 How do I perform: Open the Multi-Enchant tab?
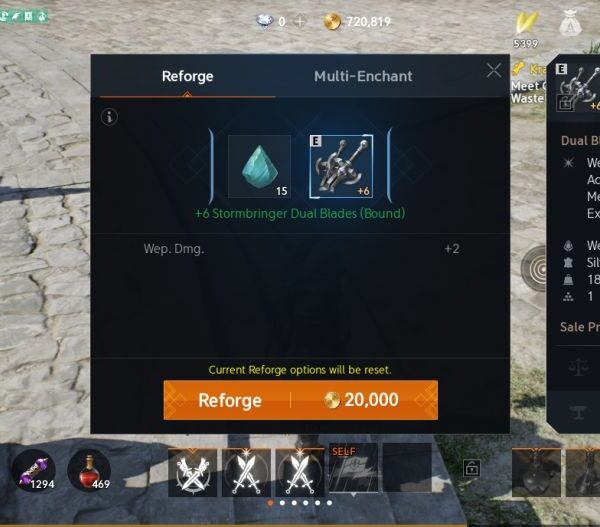[x=363, y=77]
